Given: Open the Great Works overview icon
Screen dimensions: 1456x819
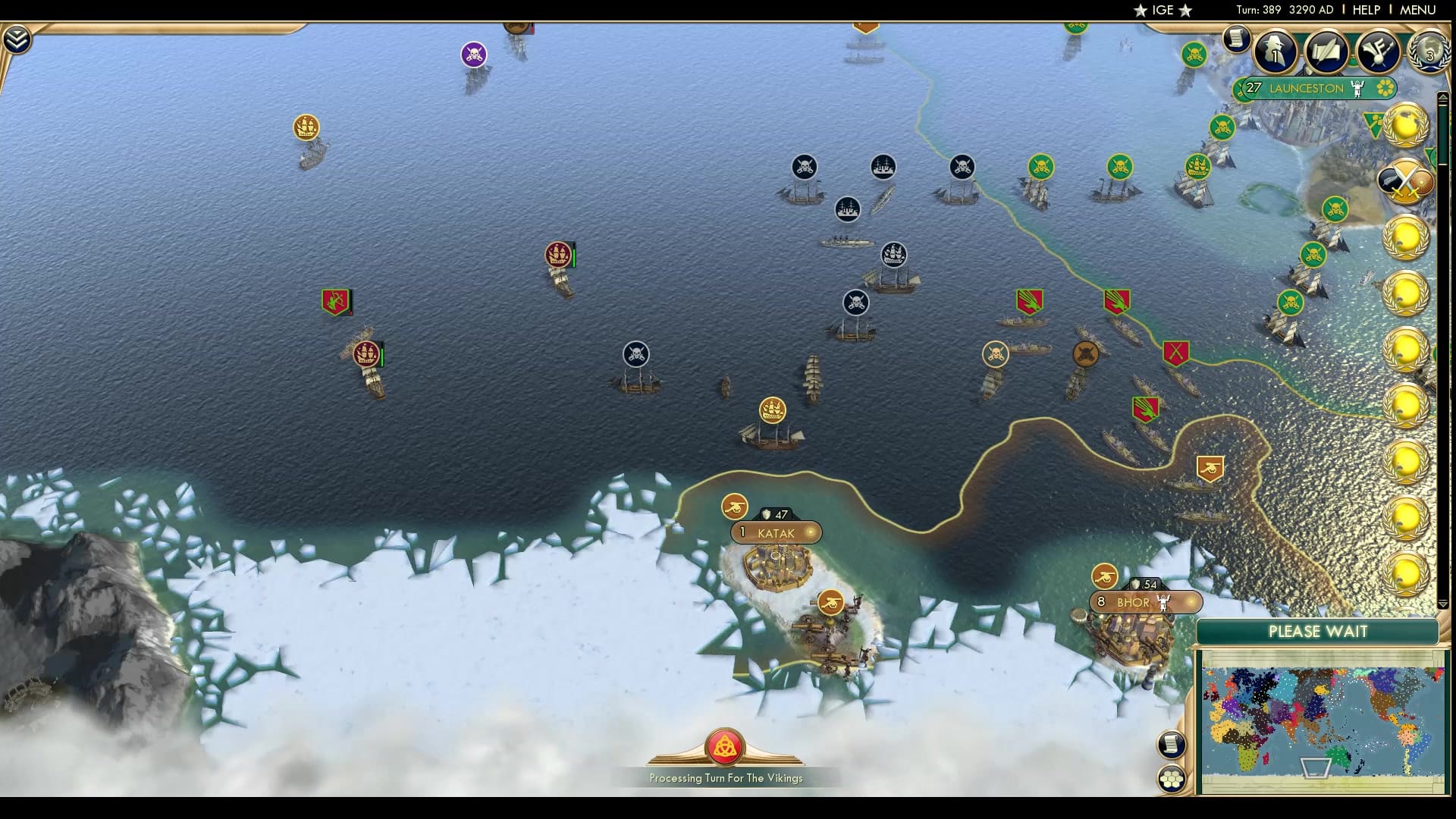Looking at the screenshot, I should coord(1377,50).
